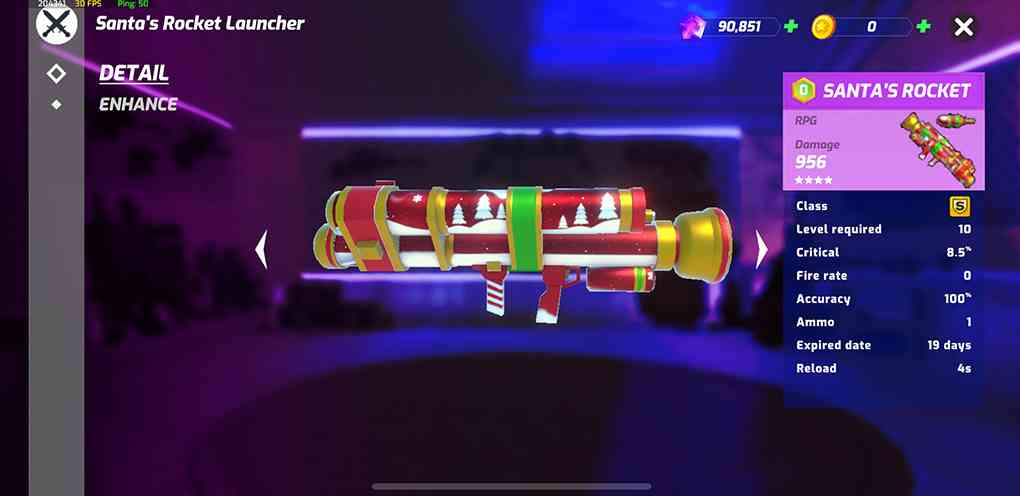Switch to the Enhance tab
The width and height of the screenshot is (1020, 496).
point(138,104)
